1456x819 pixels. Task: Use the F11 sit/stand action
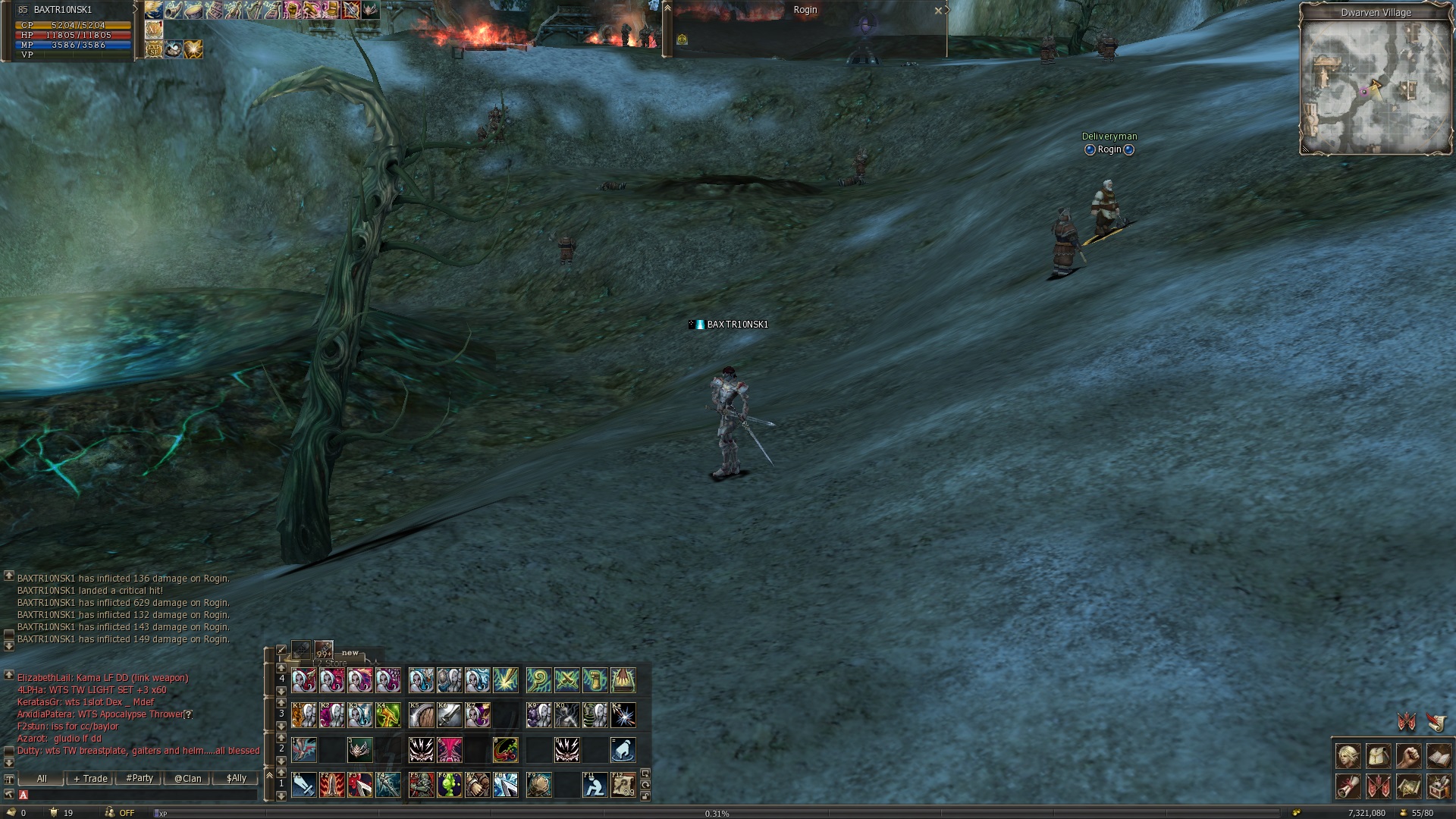pyautogui.click(x=595, y=785)
